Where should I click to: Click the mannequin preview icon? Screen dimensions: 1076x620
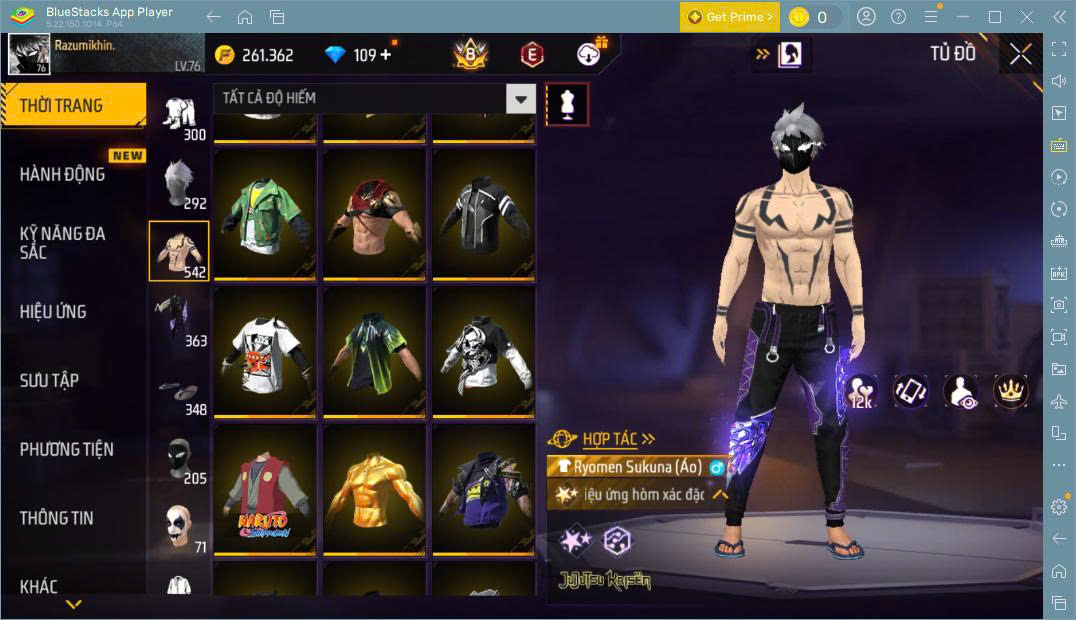point(567,104)
